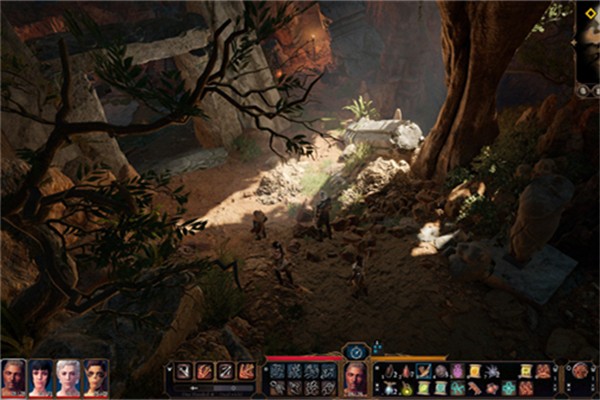Open the minimap in the corner
Image resolution: width=600 pixels, height=400 pixels.
[588, 45]
